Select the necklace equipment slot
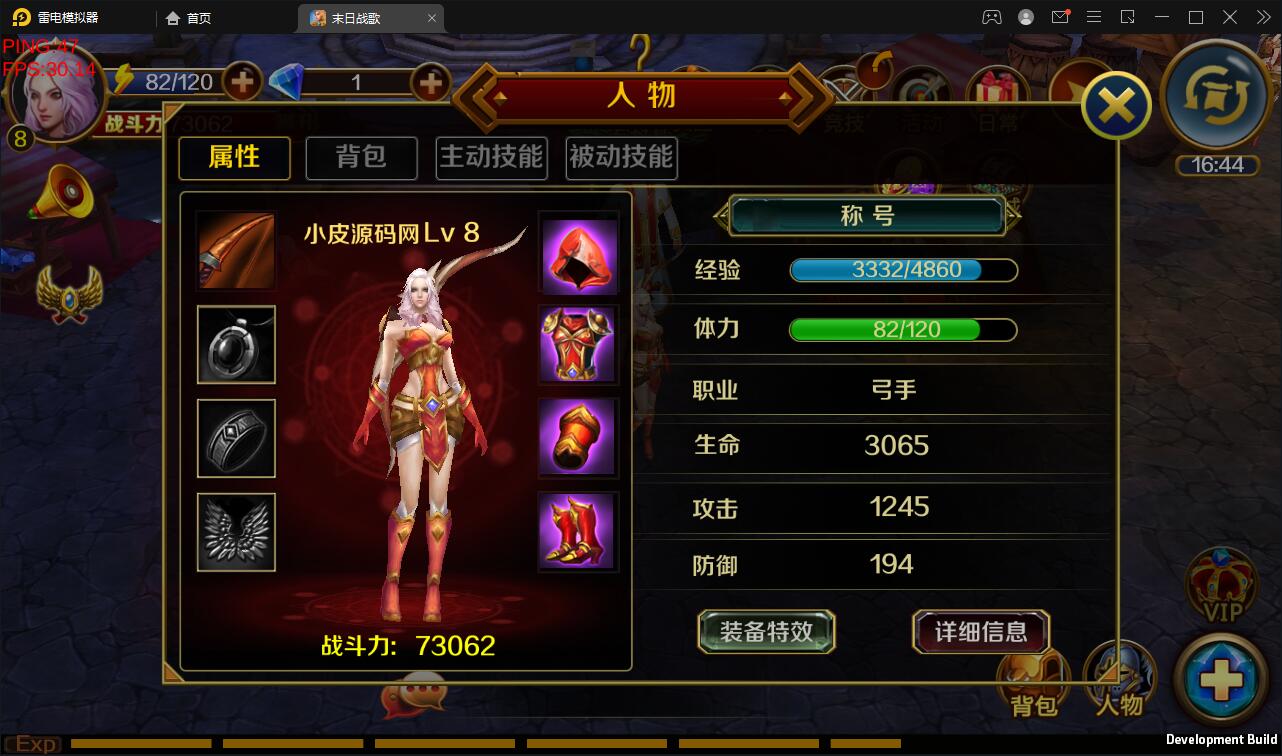The width and height of the screenshot is (1282, 756). (235, 344)
